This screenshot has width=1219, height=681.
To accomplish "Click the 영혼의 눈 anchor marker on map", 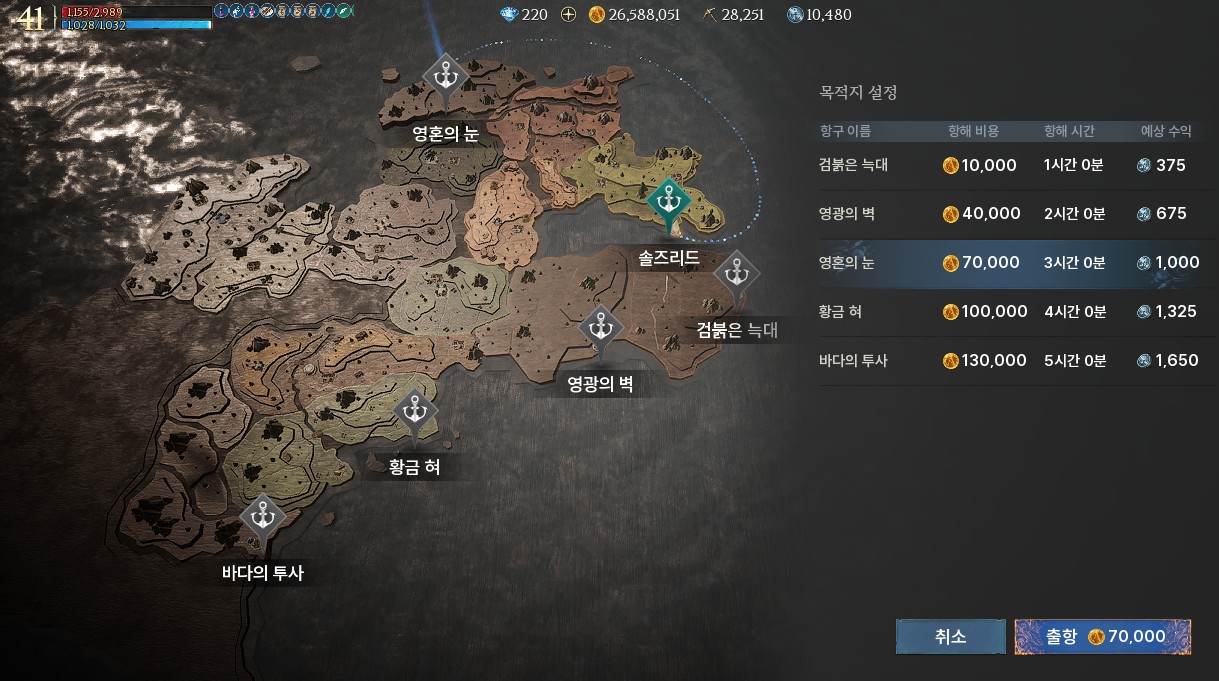I will click(x=443, y=76).
